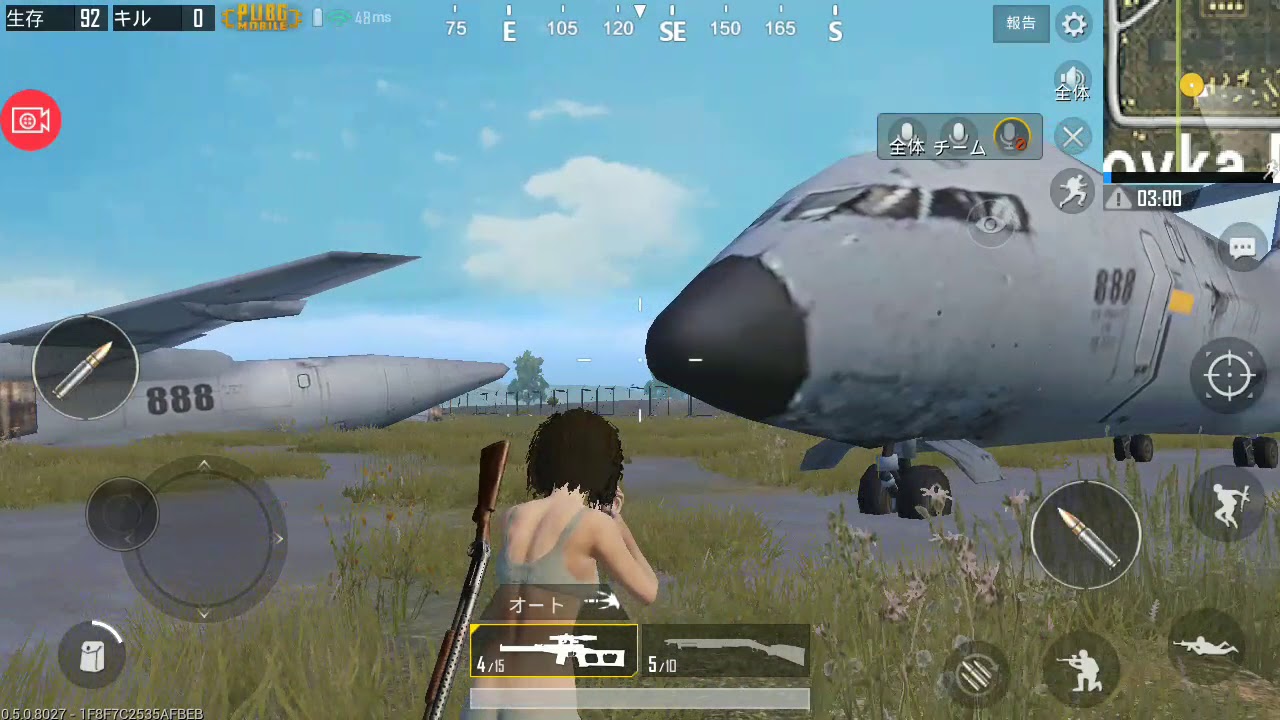1280x720 pixels.
Task: Open the quick chat bubble icon
Action: coord(1242,247)
